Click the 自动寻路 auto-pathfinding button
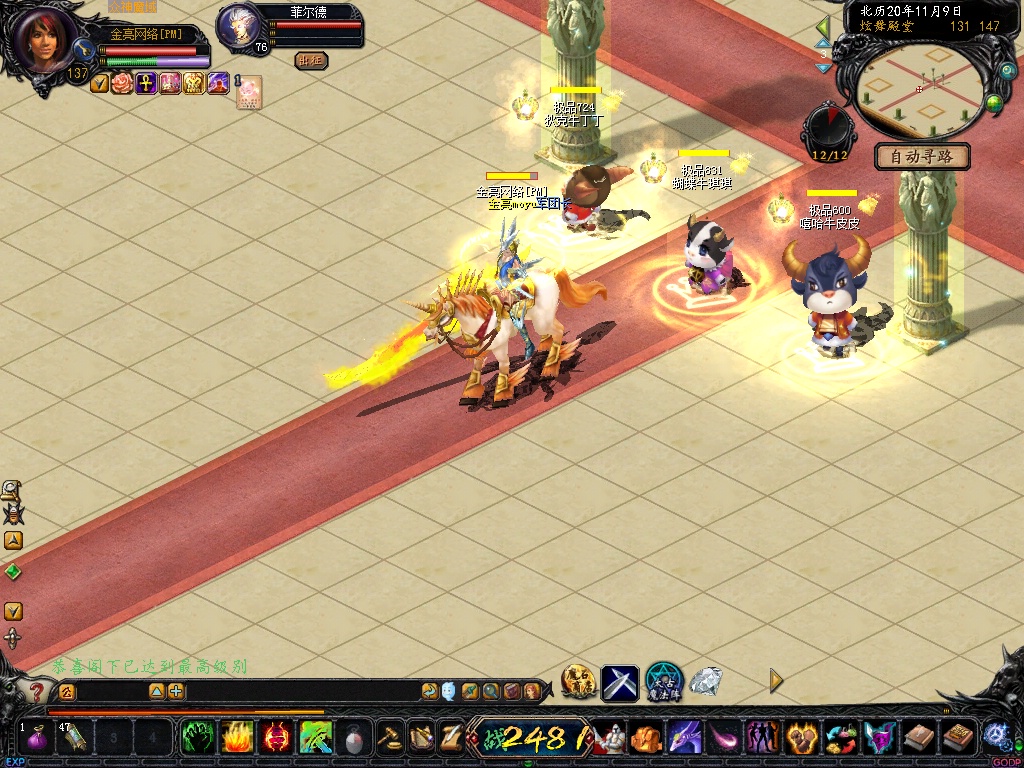Viewport: 1024px width, 768px height. 922,157
